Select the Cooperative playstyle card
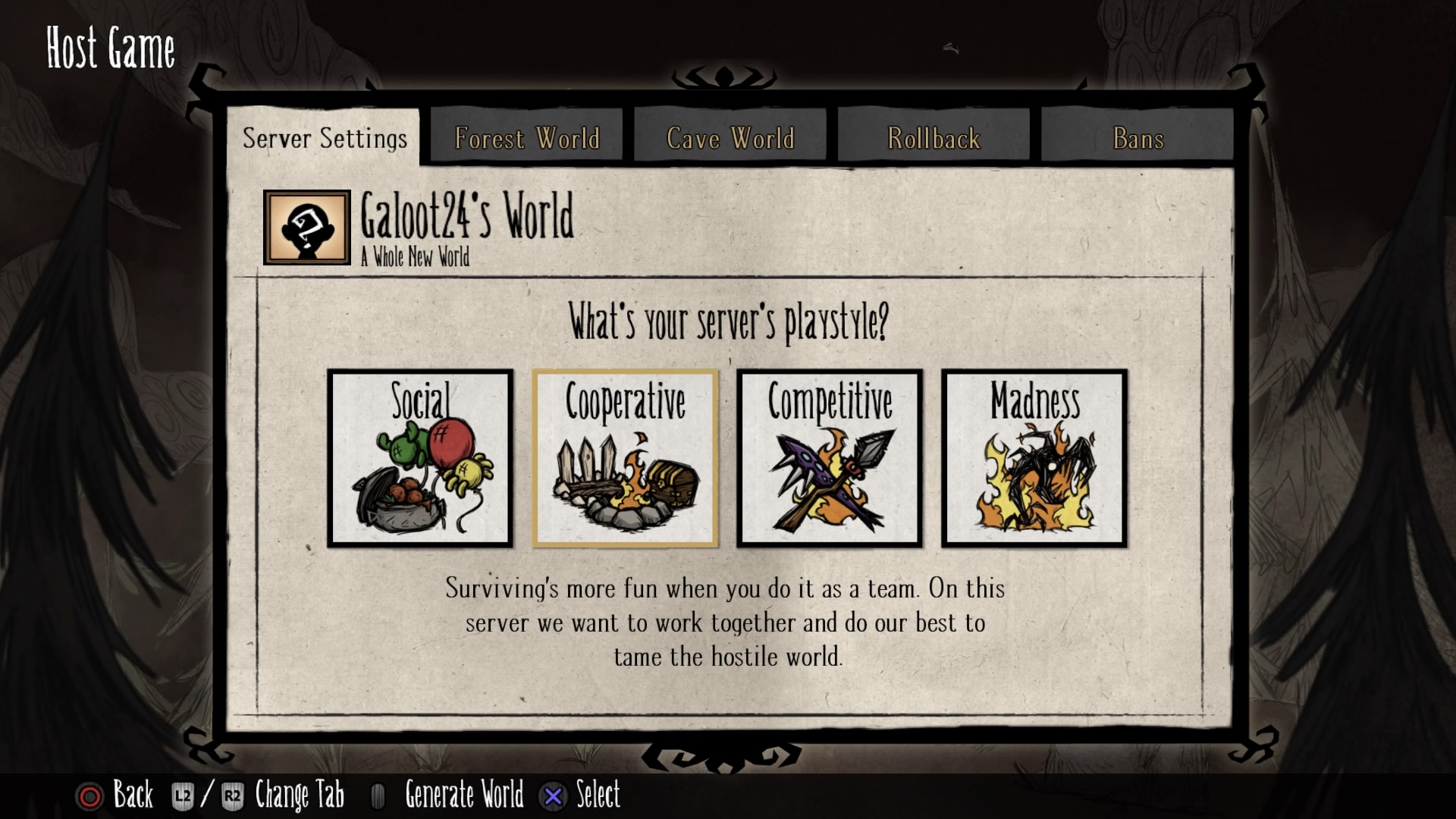1456x819 pixels. (625, 458)
